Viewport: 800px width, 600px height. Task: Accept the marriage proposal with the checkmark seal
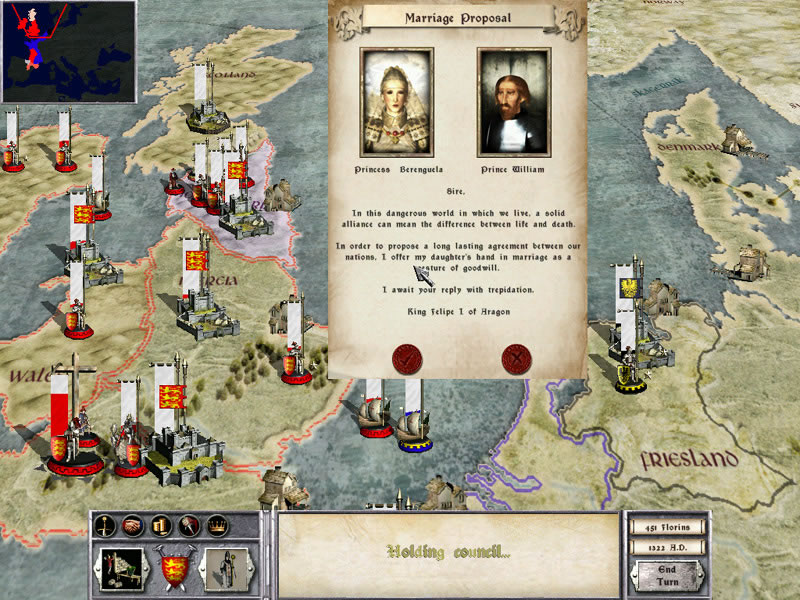click(407, 357)
